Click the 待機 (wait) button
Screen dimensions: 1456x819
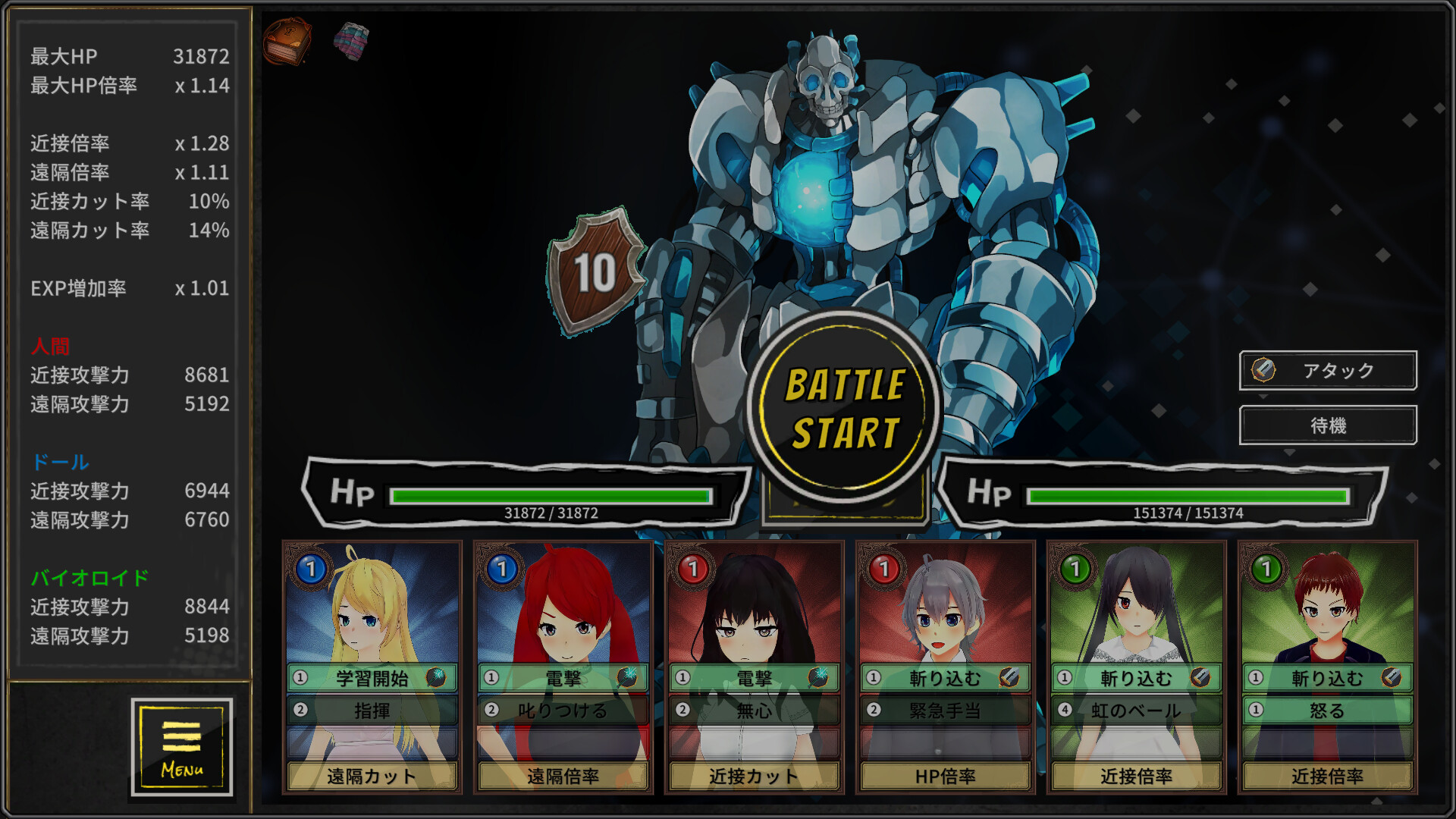pos(1327,425)
